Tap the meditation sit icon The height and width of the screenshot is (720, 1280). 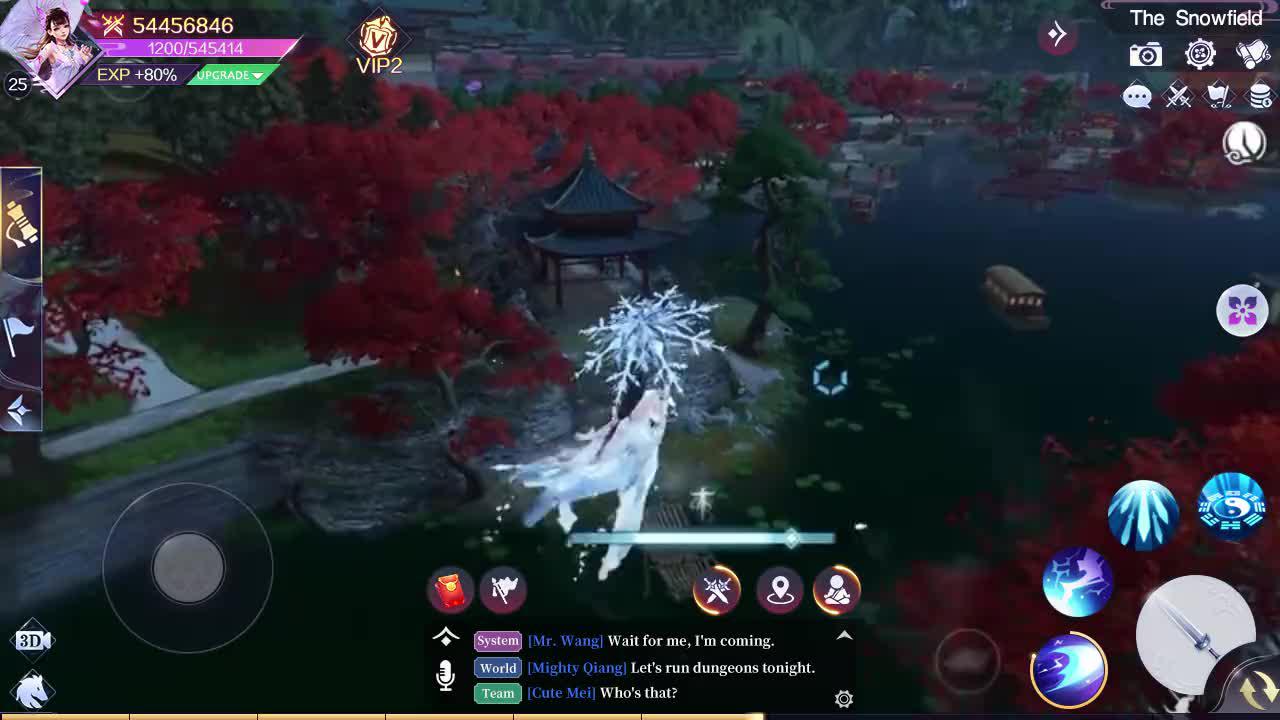(837, 591)
